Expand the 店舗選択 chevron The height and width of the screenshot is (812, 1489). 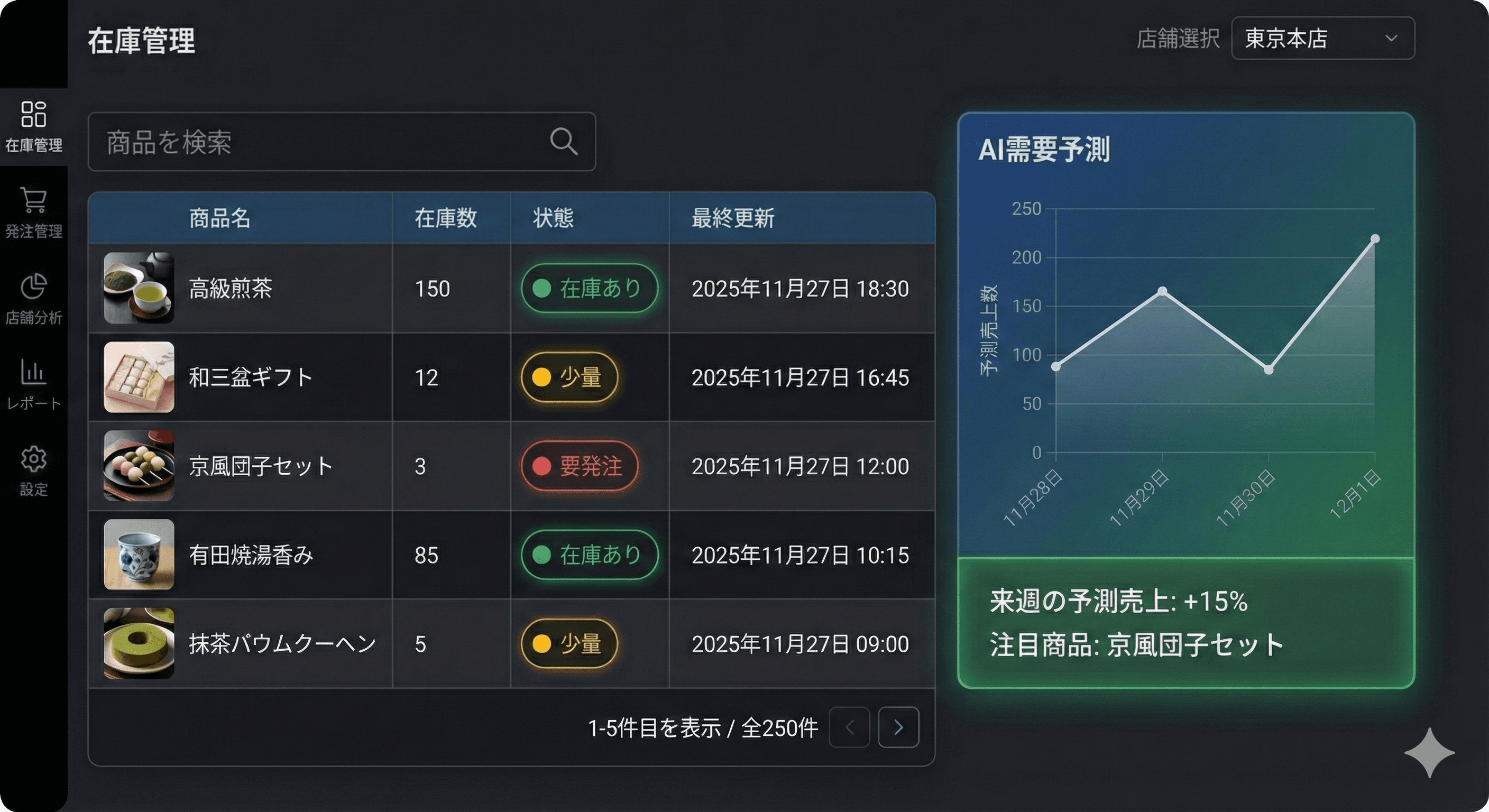point(1392,38)
